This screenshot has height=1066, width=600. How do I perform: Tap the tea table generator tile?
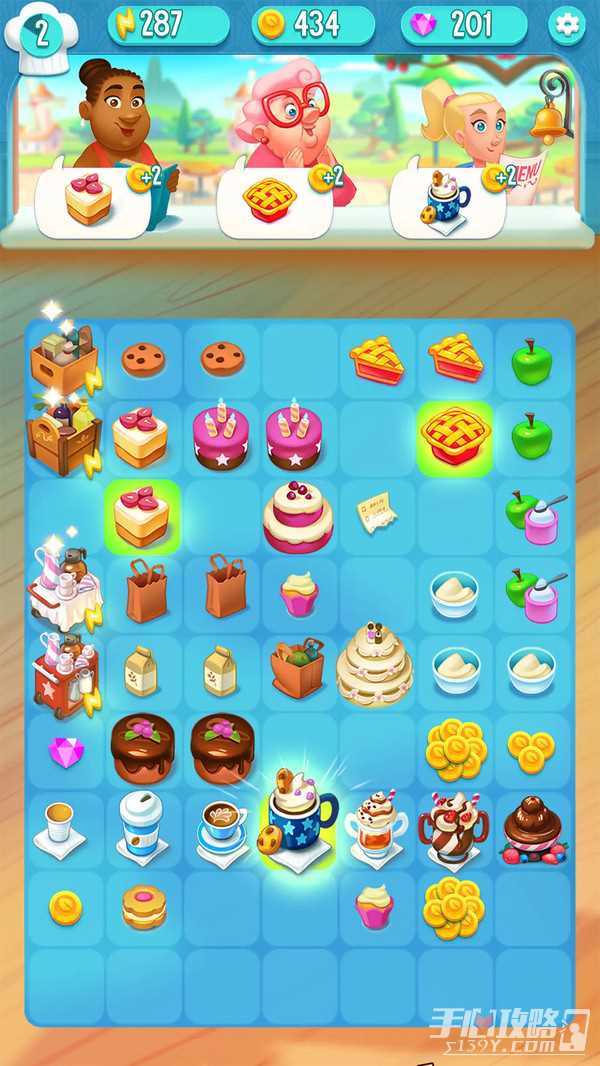[64, 590]
